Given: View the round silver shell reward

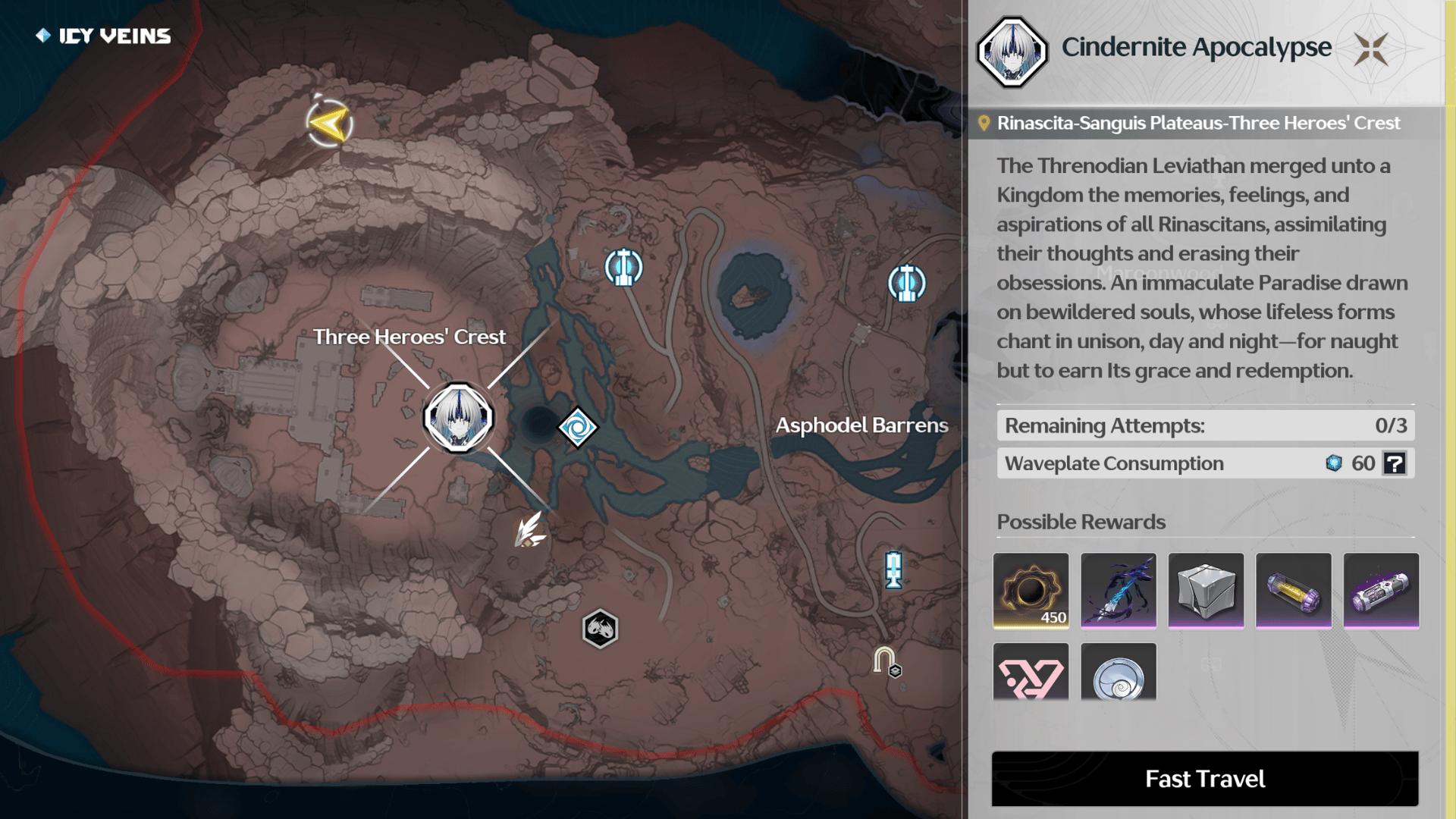Looking at the screenshot, I should tap(1119, 673).
